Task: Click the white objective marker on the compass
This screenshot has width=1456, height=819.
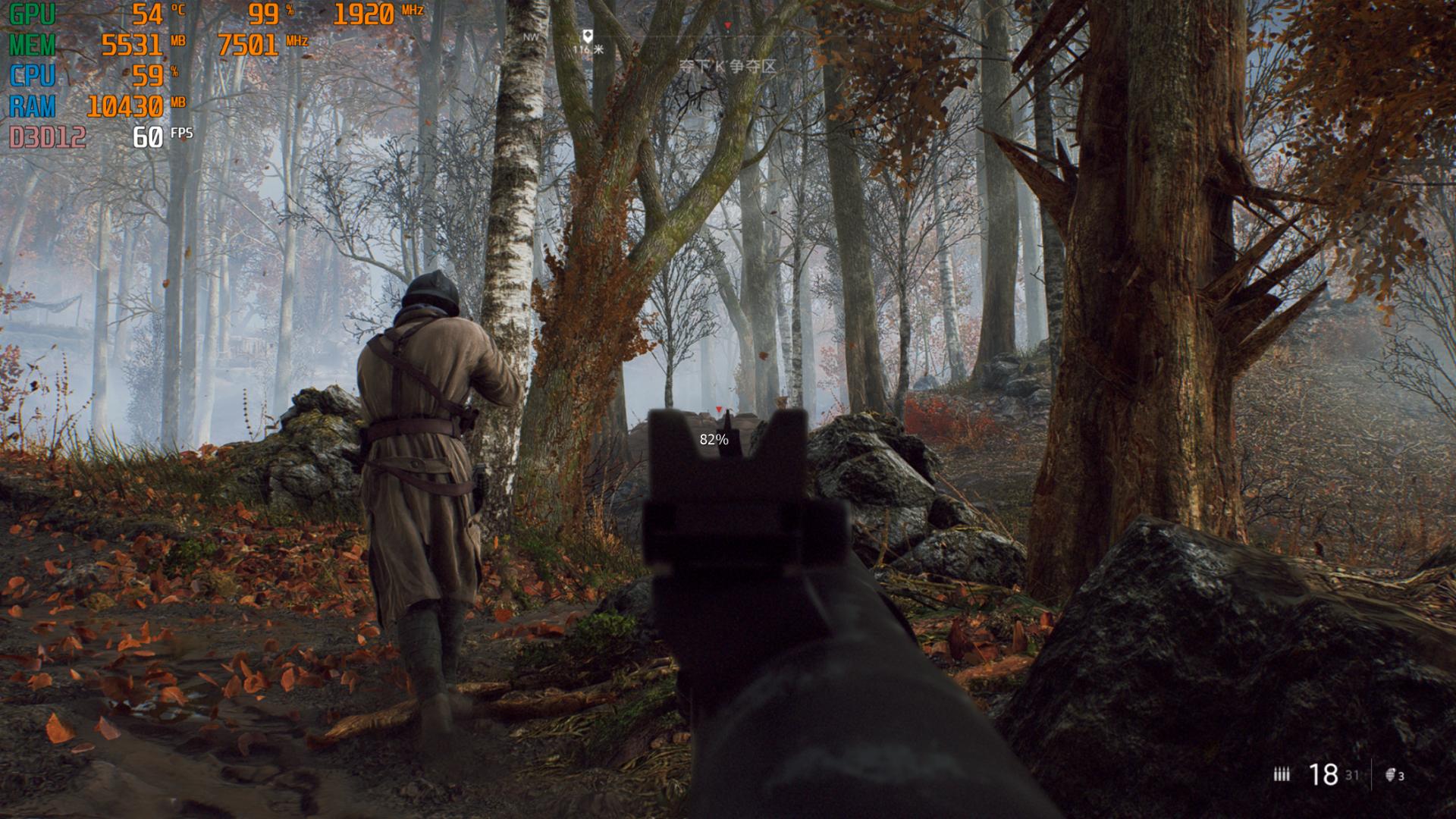Action: click(x=587, y=35)
